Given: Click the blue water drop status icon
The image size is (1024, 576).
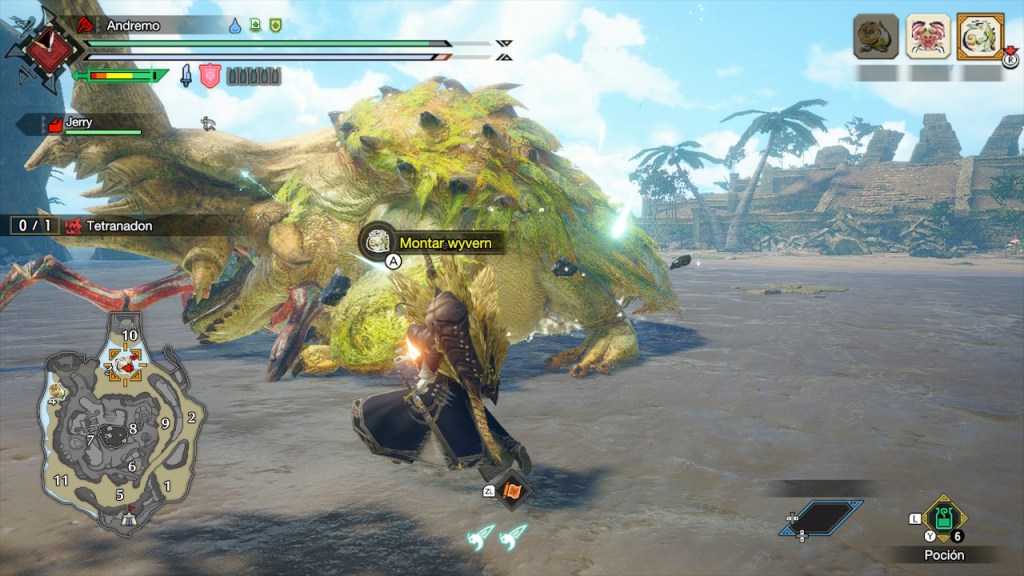Looking at the screenshot, I should pyautogui.click(x=235, y=25).
